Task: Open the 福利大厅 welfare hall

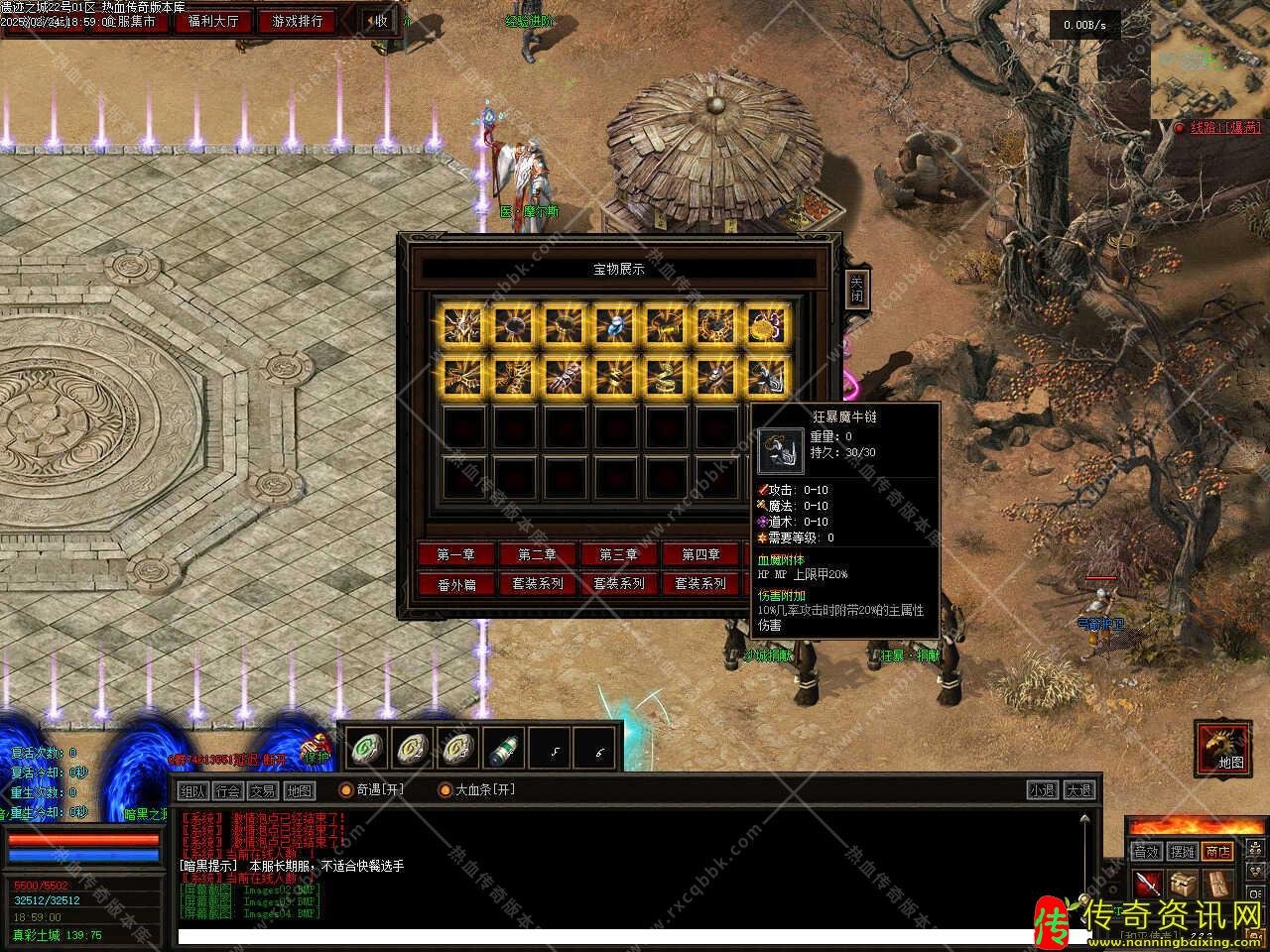Action: pyautogui.click(x=213, y=21)
